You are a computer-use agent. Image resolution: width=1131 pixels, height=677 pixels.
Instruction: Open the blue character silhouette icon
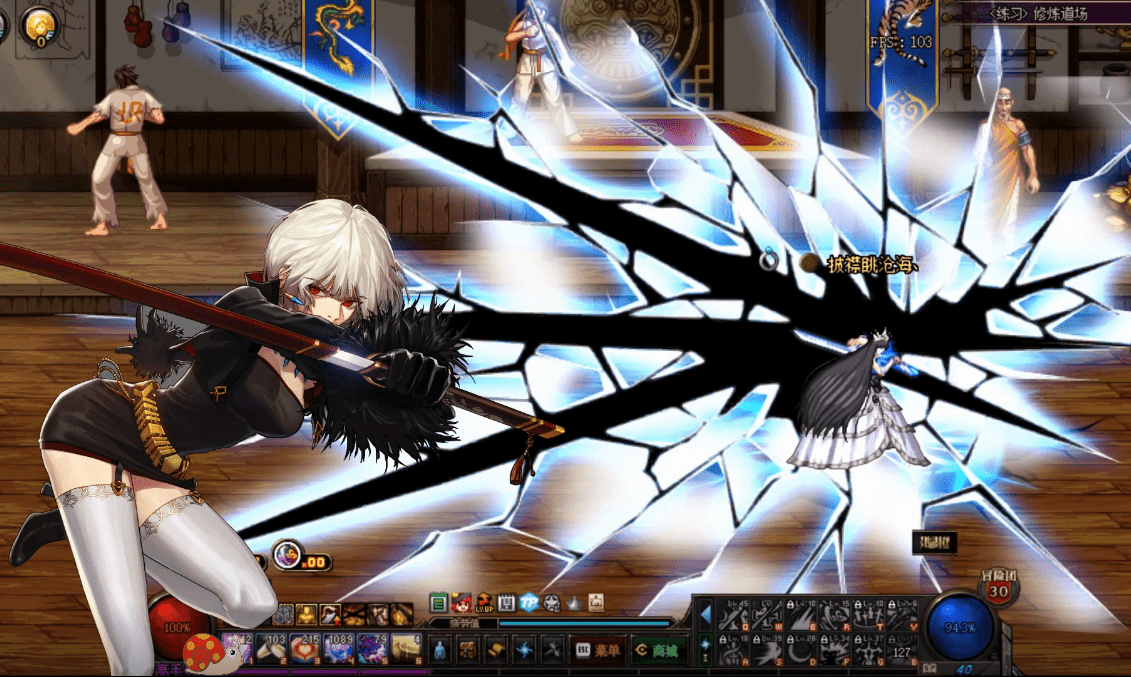(x=439, y=650)
